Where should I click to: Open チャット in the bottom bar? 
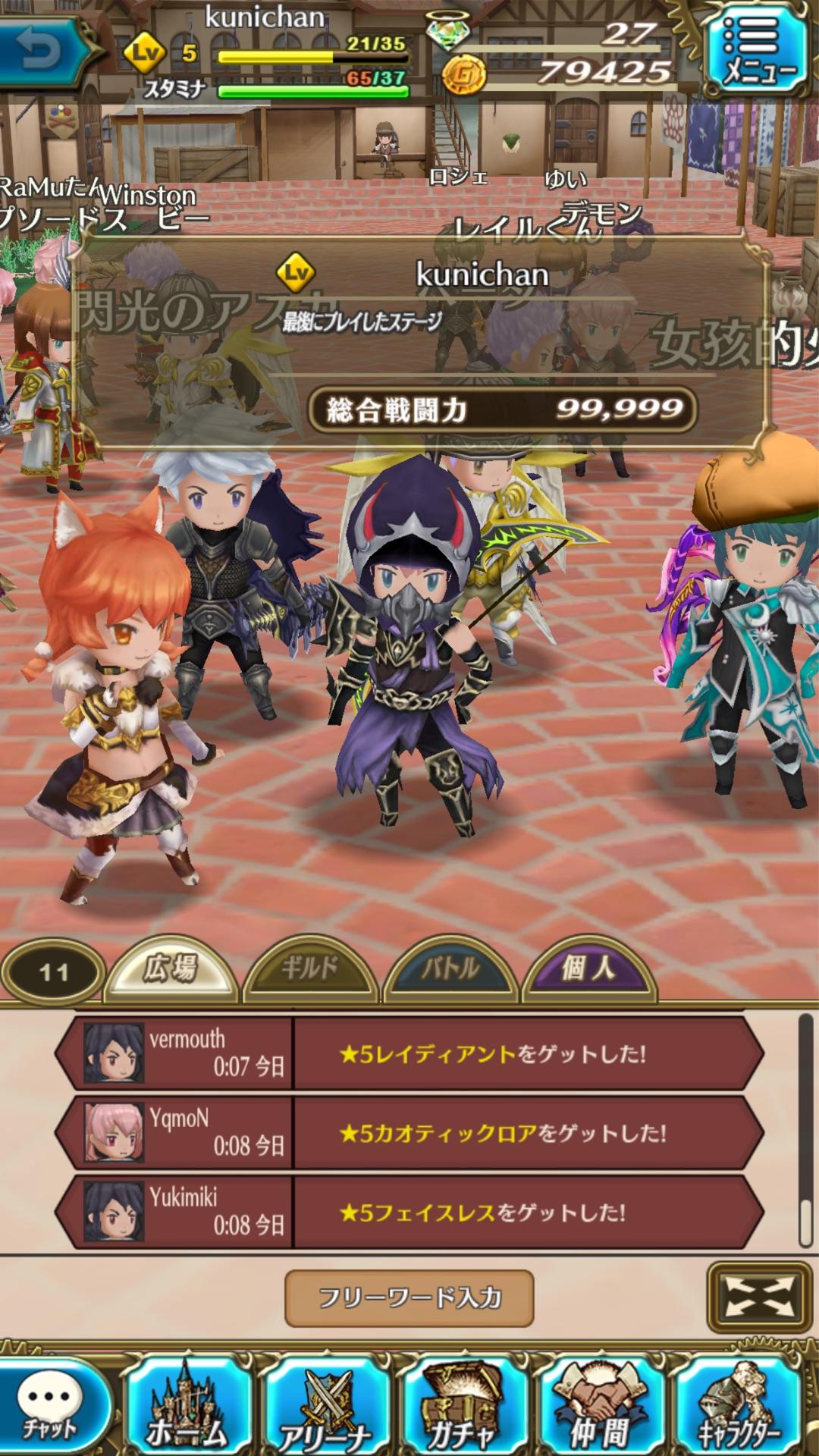coord(52,1407)
